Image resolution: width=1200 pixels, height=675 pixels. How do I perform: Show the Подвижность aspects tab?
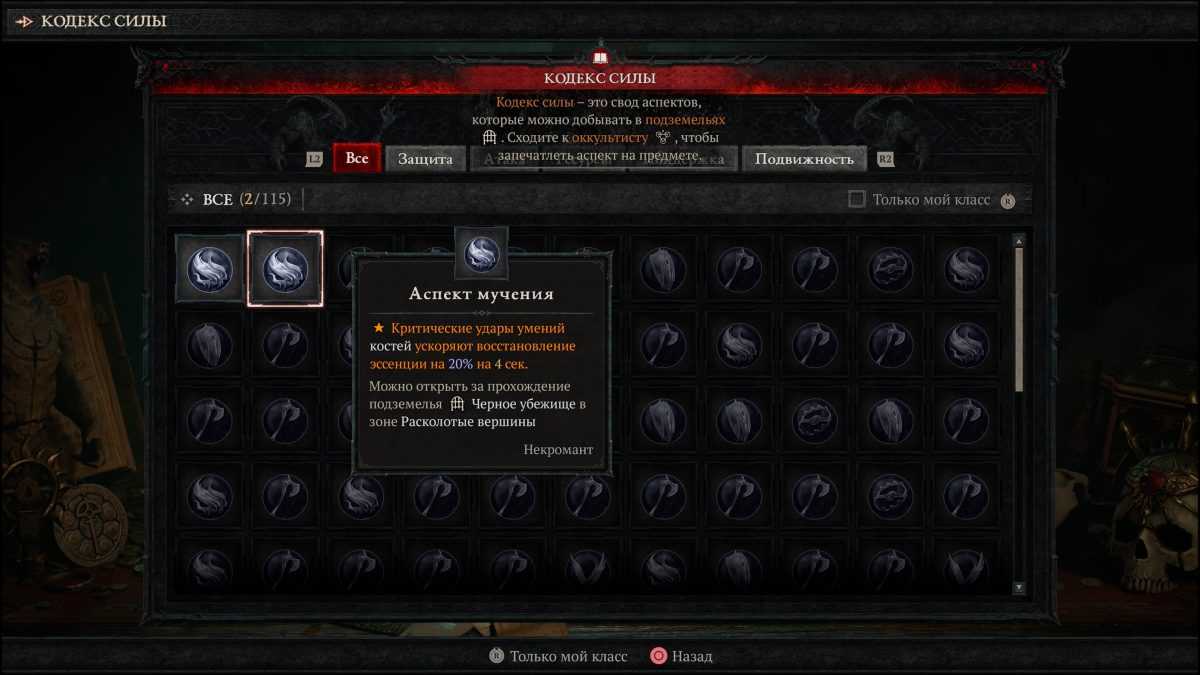point(804,159)
